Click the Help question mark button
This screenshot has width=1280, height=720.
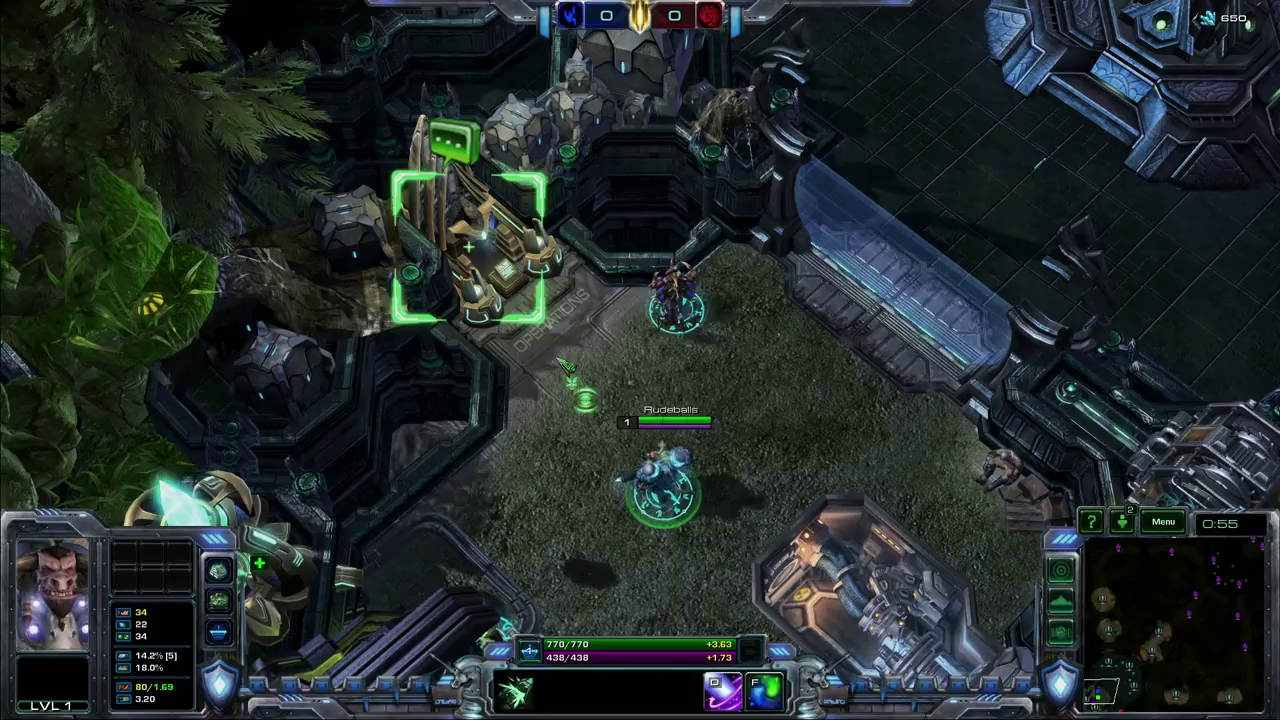tap(1092, 521)
